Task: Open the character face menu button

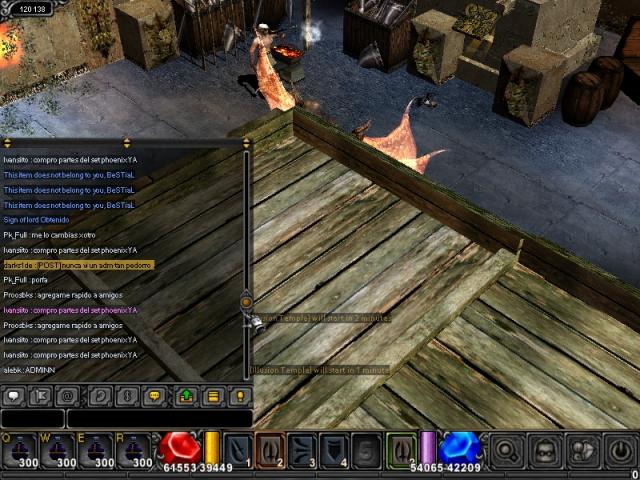Action: click(545, 451)
